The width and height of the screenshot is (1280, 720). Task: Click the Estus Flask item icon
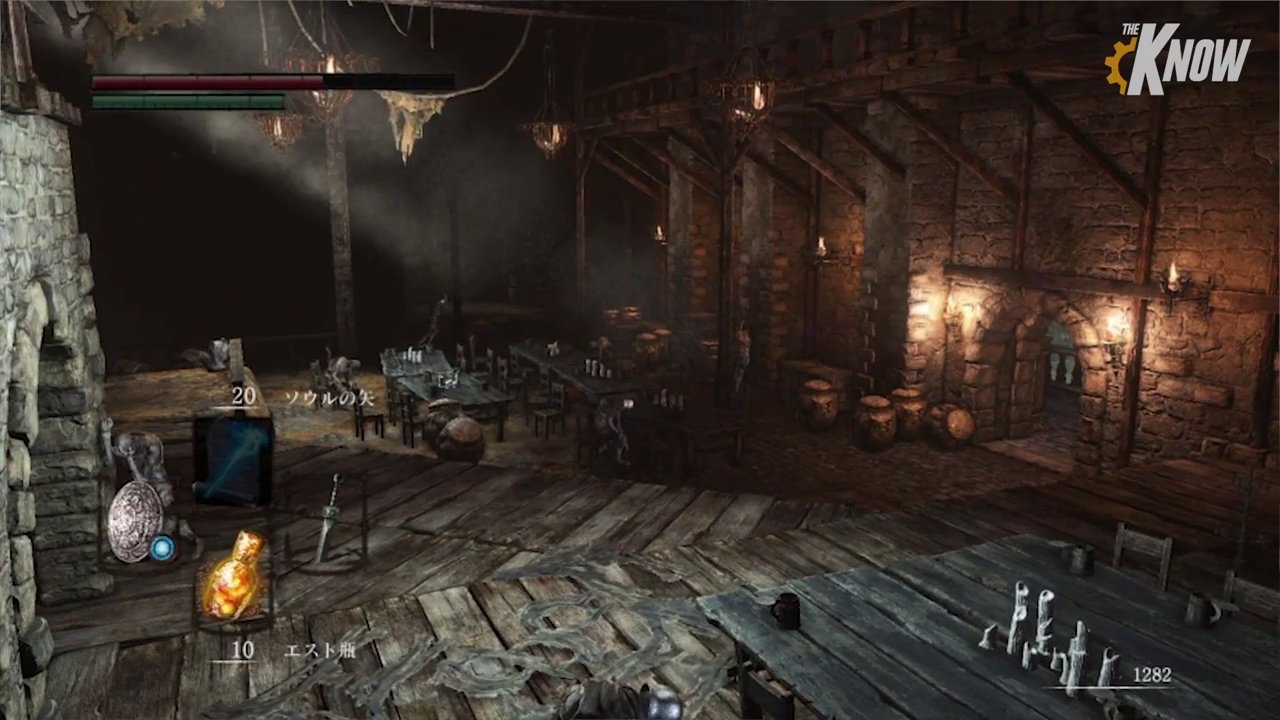(230, 580)
